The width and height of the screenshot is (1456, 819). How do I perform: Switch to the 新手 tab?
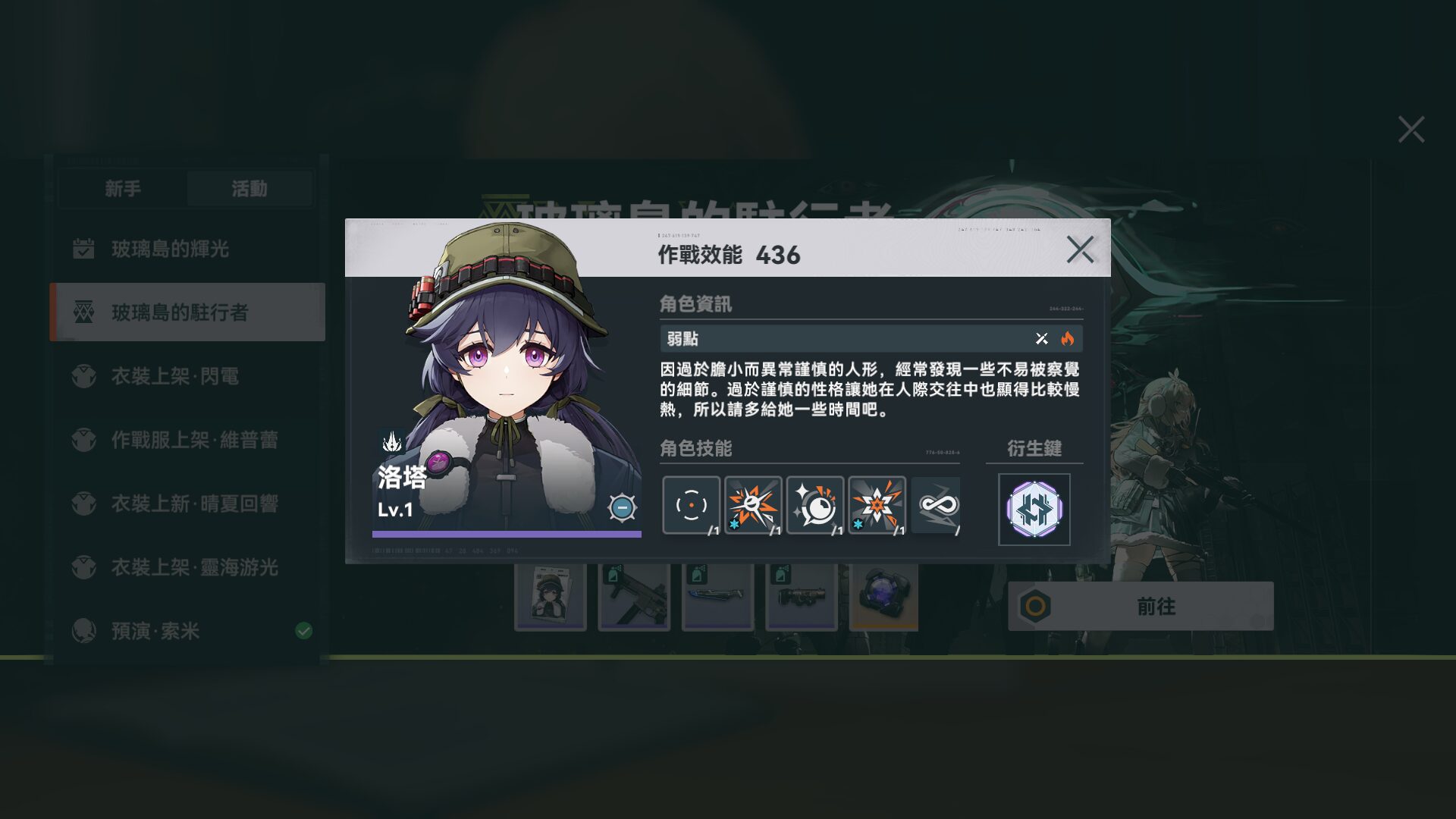tap(123, 189)
